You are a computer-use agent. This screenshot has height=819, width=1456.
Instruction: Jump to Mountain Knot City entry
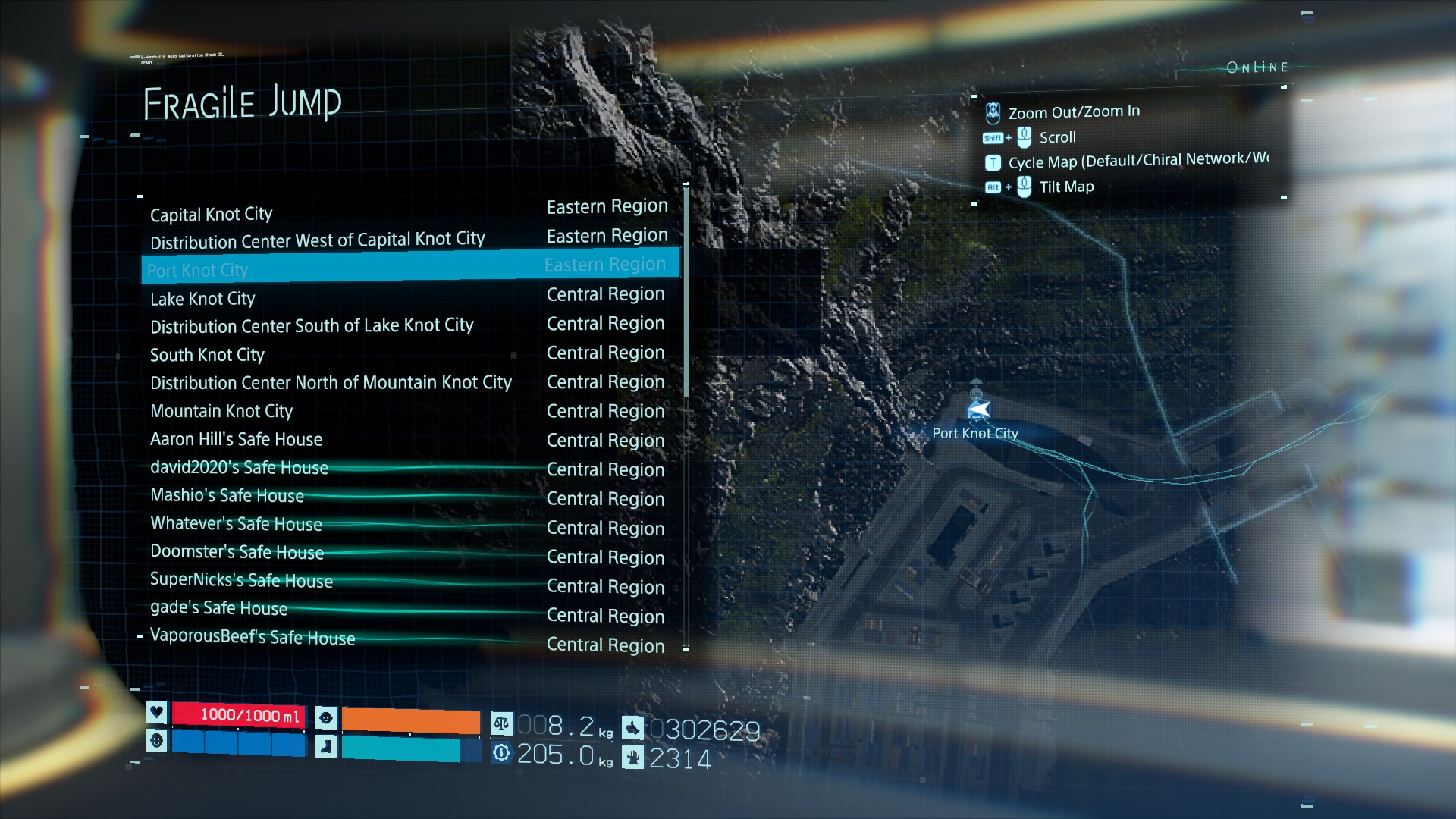(x=221, y=411)
